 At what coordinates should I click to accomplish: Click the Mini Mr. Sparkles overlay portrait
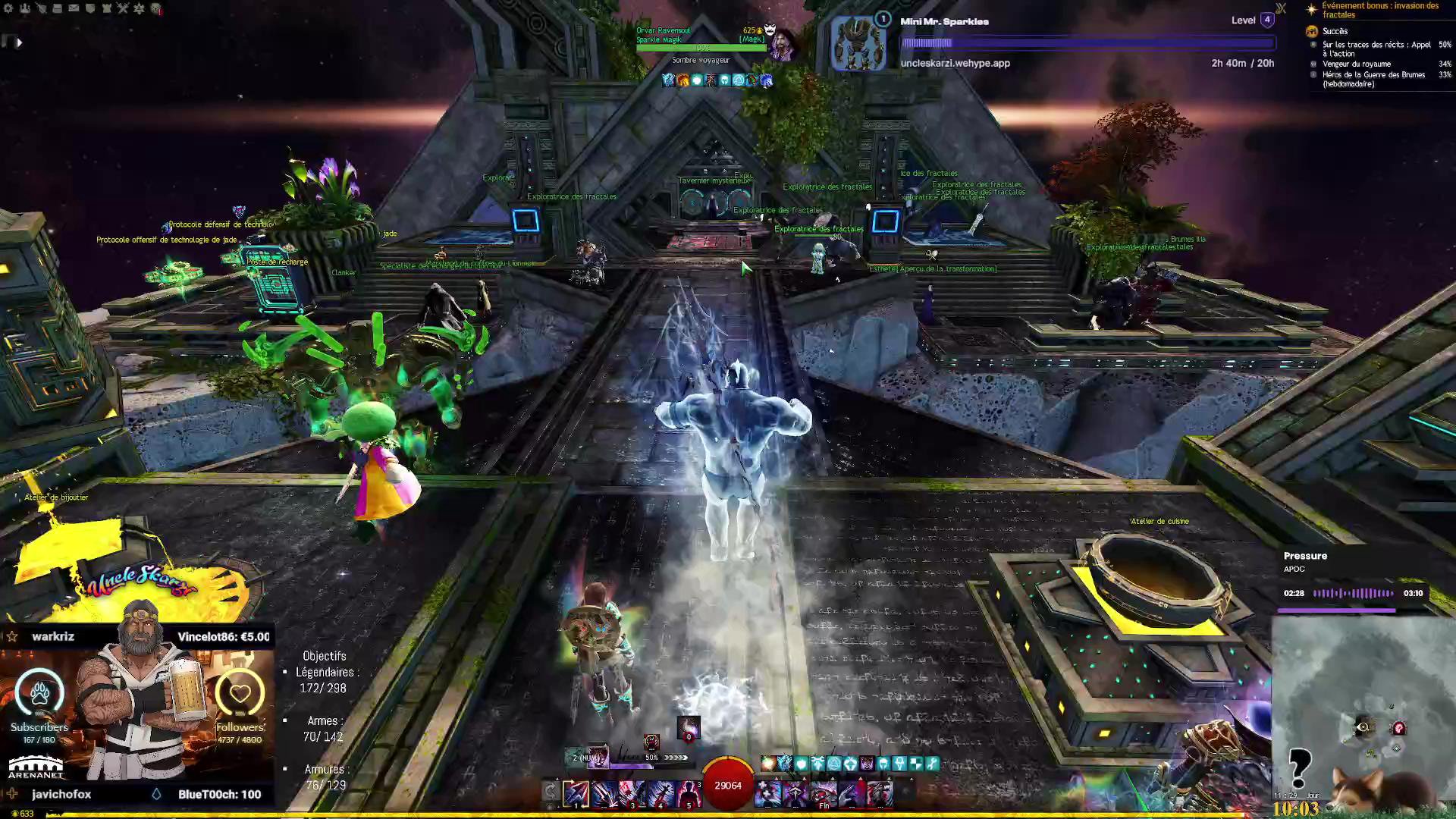click(x=858, y=44)
